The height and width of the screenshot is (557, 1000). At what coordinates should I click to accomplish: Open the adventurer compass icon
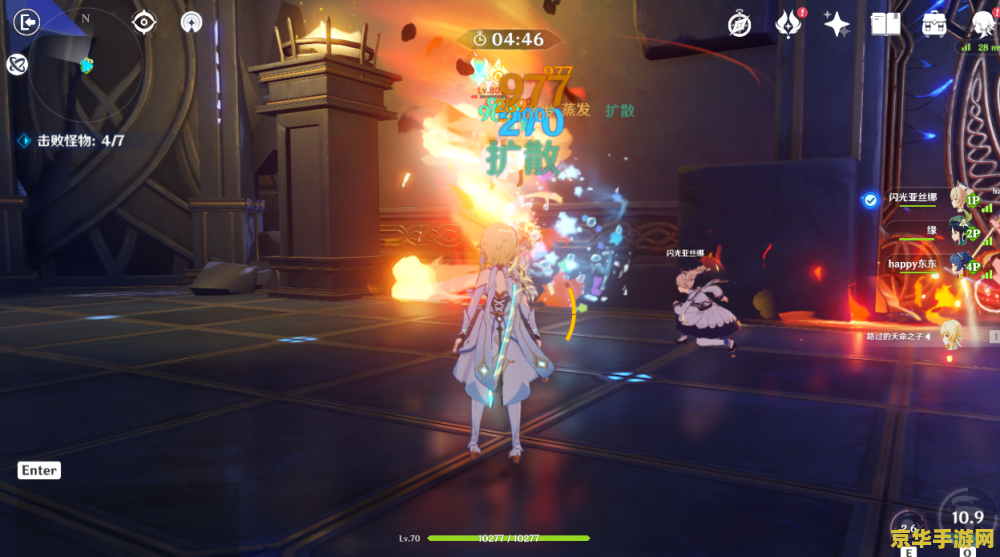[739, 24]
